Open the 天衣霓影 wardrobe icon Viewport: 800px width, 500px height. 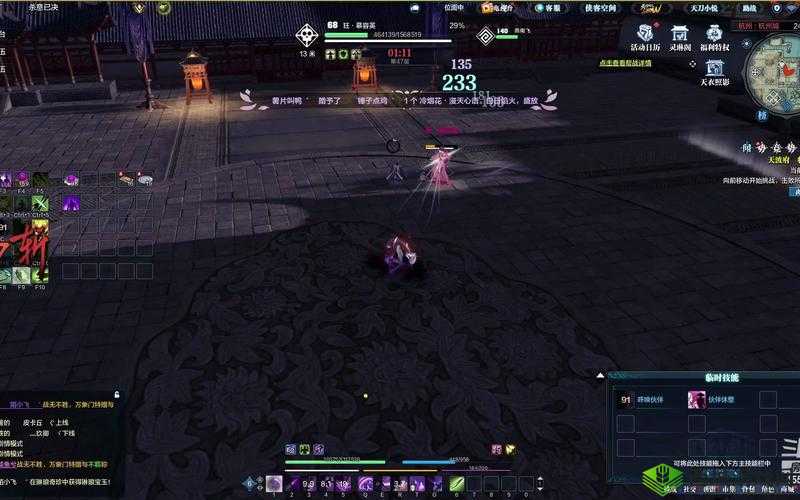pyautogui.click(x=714, y=72)
